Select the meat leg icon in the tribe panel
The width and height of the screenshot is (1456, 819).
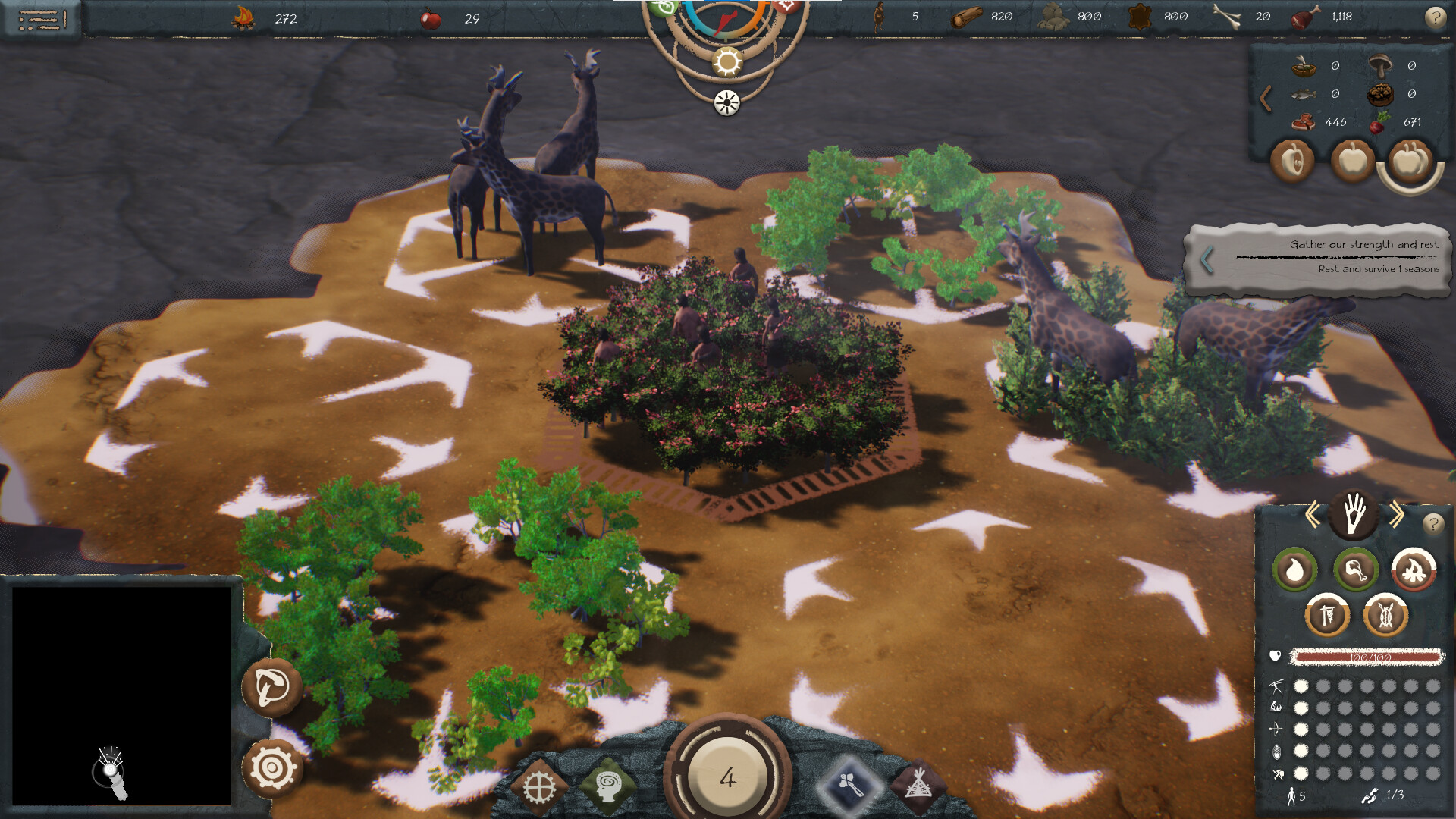click(x=1356, y=570)
